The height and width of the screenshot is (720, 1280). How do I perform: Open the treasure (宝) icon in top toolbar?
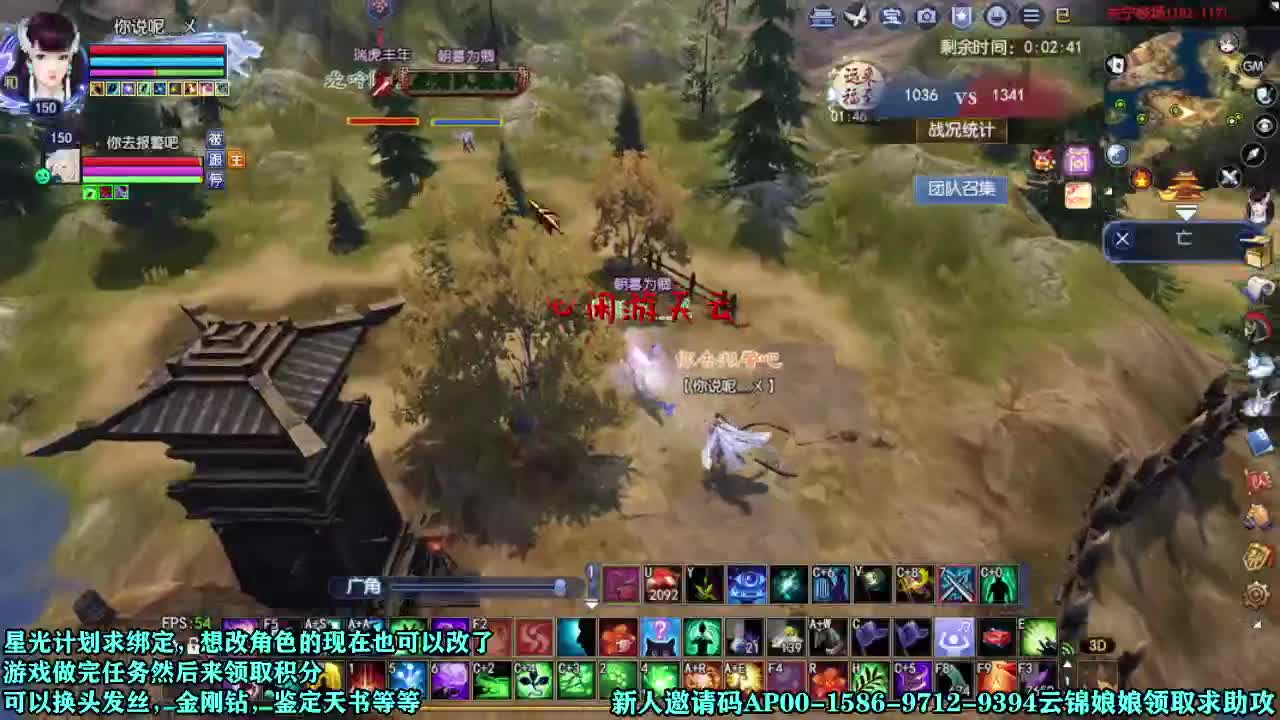click(890, 16)
